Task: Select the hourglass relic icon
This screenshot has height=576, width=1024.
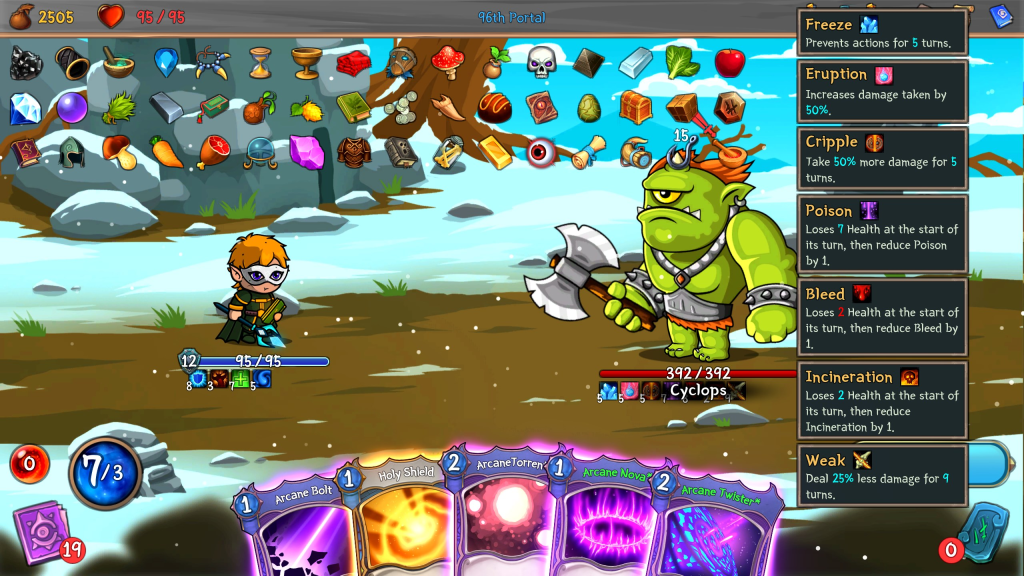Action: pos(260,62)
